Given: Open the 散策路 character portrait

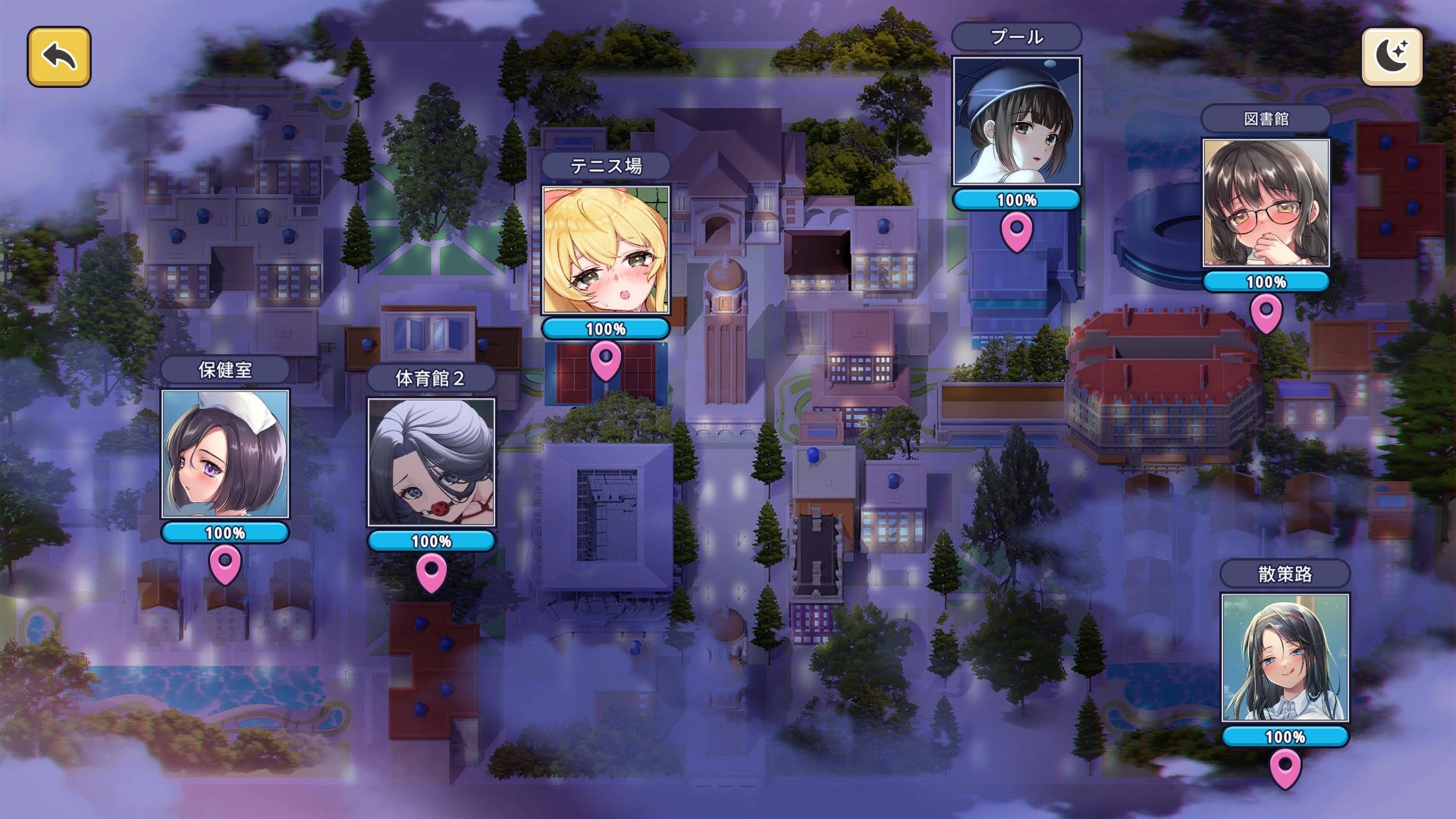Looking at the screenshot, I should click(x=1285, y=657).
